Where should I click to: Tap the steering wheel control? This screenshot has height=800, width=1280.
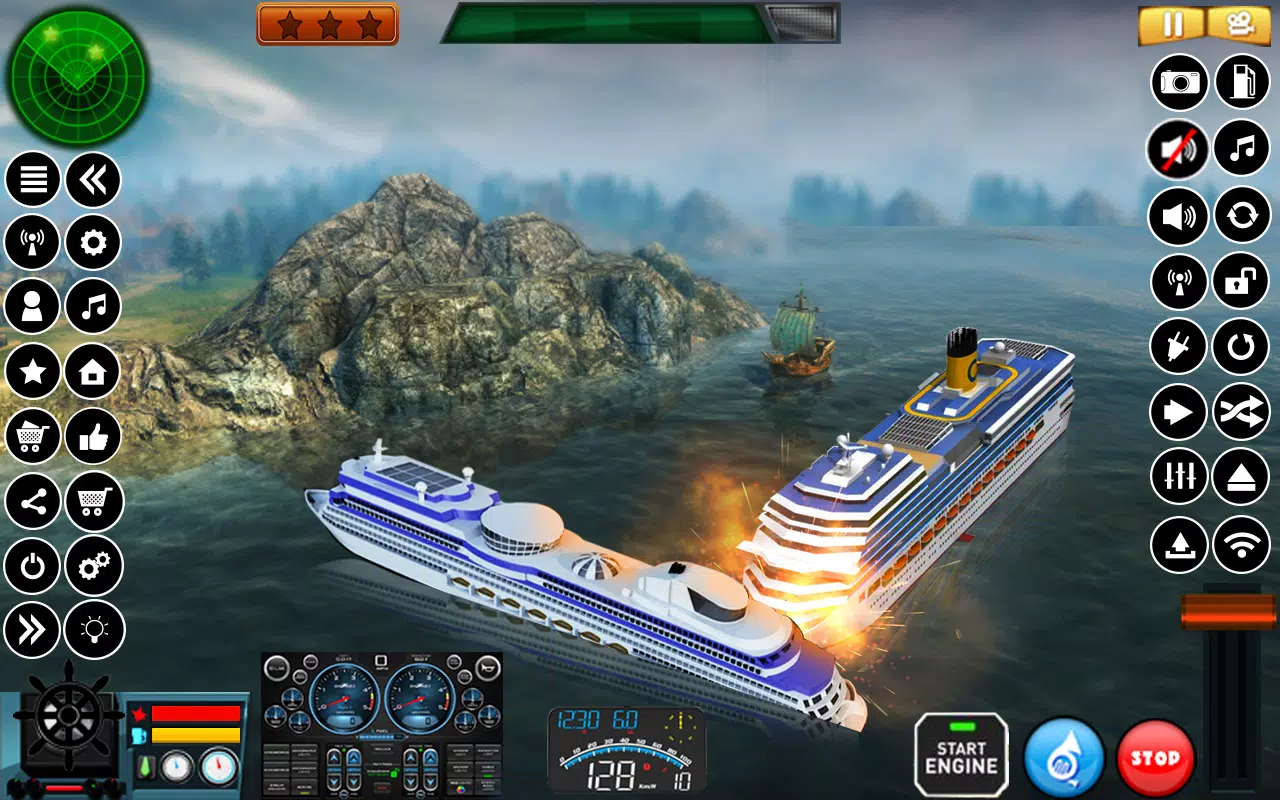pos(65,718)
